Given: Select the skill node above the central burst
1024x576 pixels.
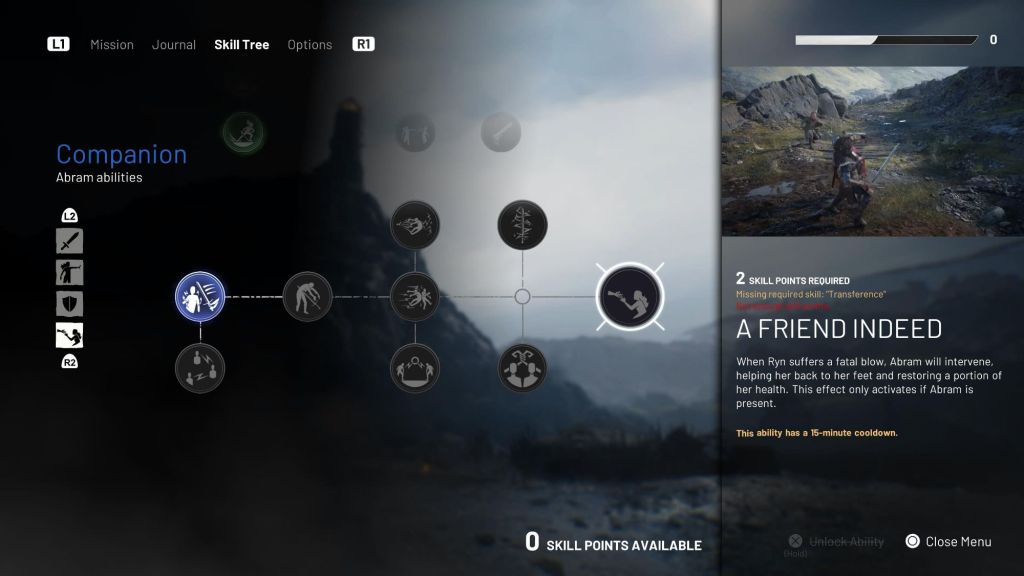Looking at the screenshot, I should click(415, 225).
